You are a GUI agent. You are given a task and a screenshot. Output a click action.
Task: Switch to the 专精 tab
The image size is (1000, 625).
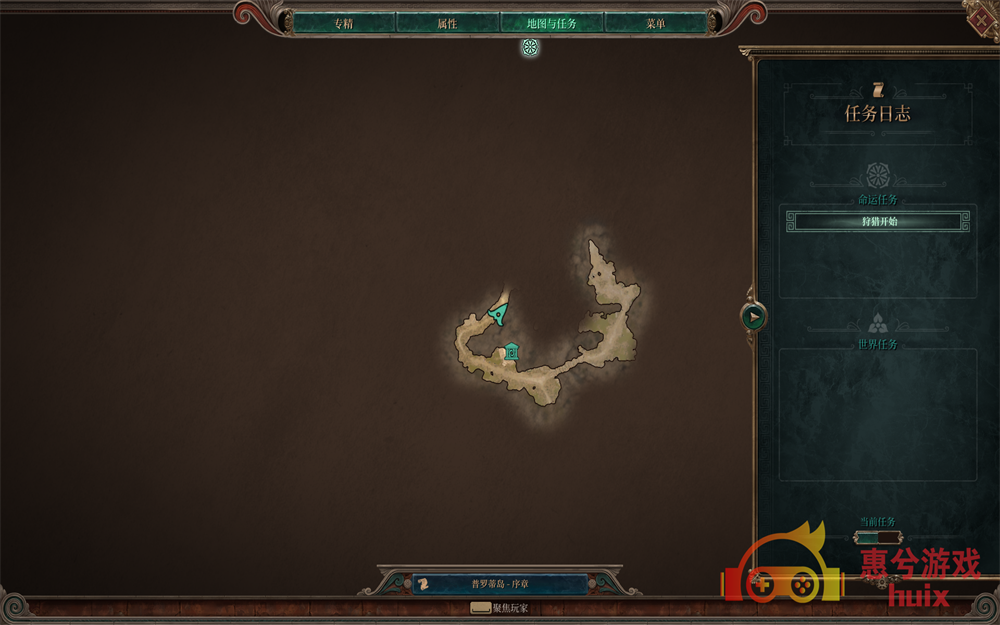click(343, 23)
